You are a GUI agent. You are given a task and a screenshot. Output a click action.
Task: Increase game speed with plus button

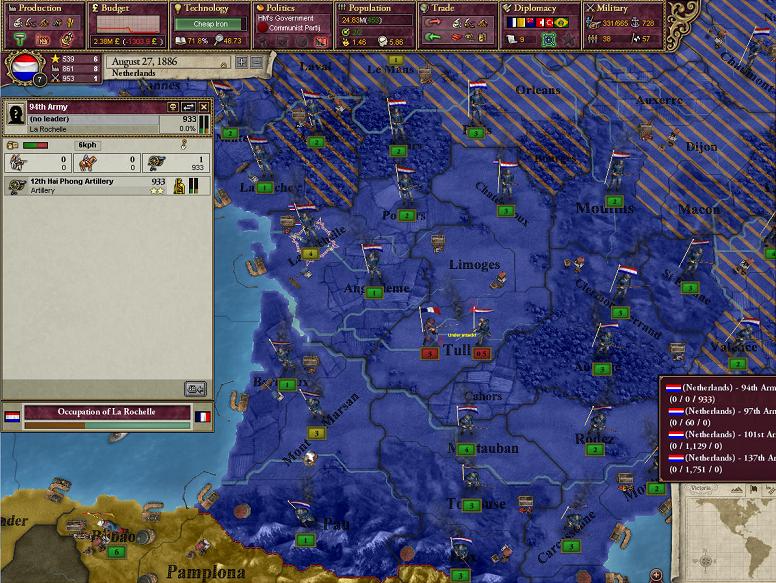(241, 62)
